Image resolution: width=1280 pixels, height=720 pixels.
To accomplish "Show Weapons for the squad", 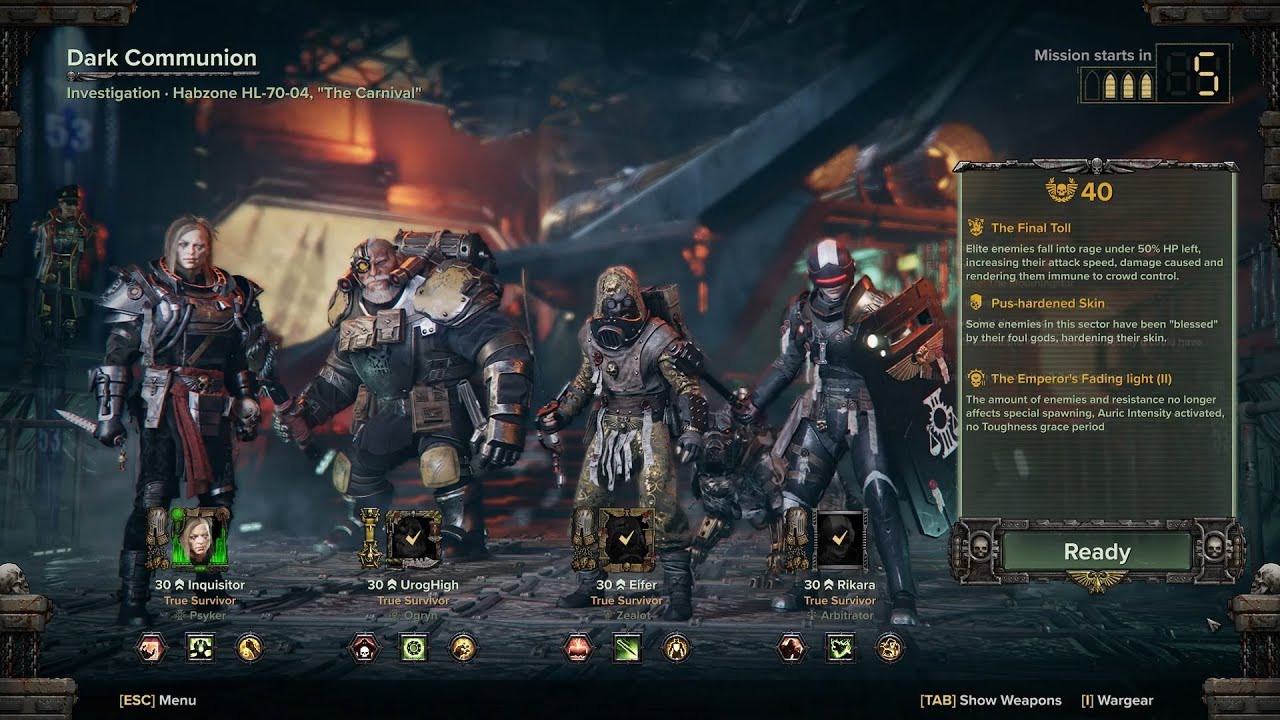I will 990,700.
